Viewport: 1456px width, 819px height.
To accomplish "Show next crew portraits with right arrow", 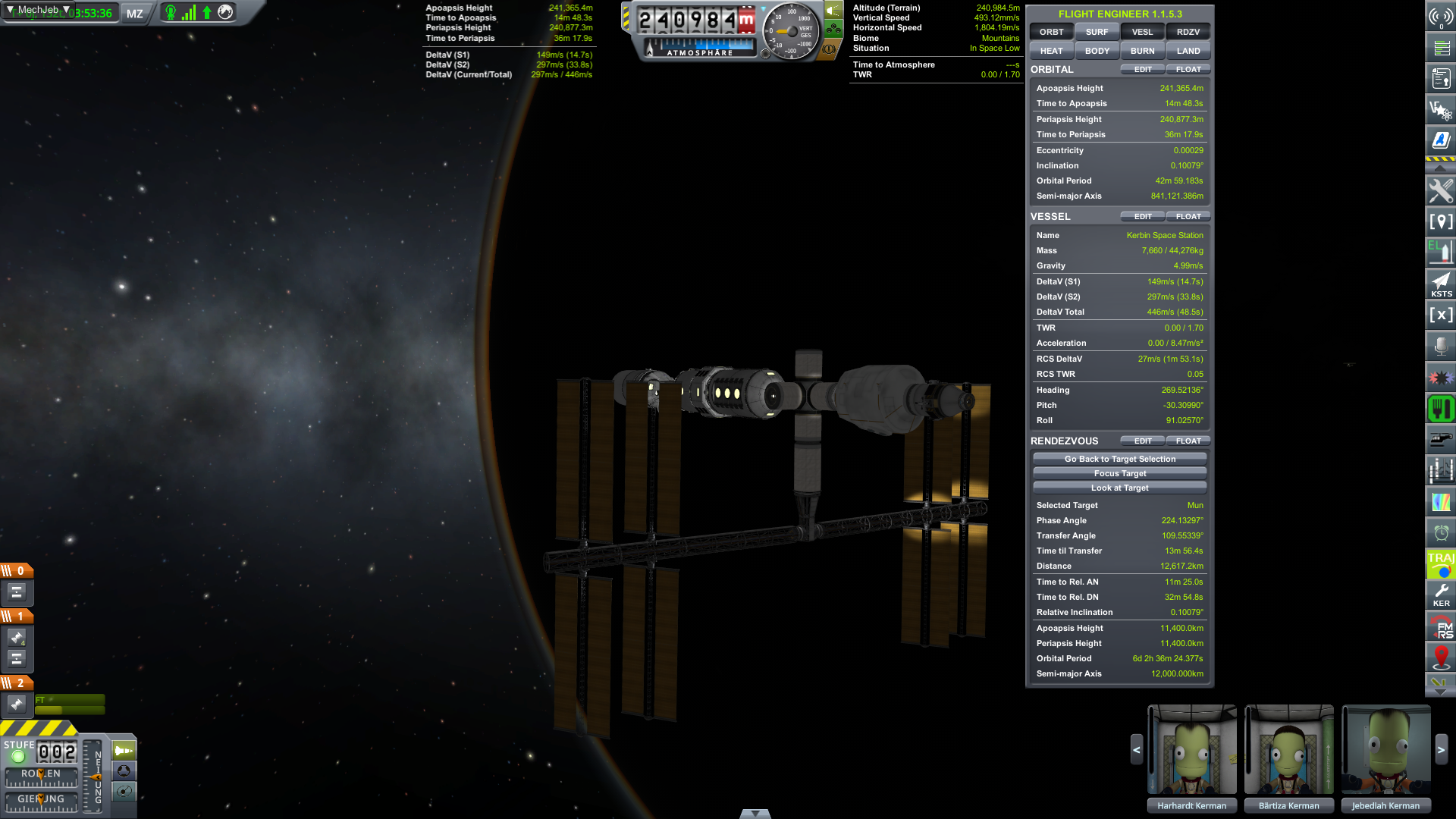I will pyautogui.click(x=1441, y=750).
